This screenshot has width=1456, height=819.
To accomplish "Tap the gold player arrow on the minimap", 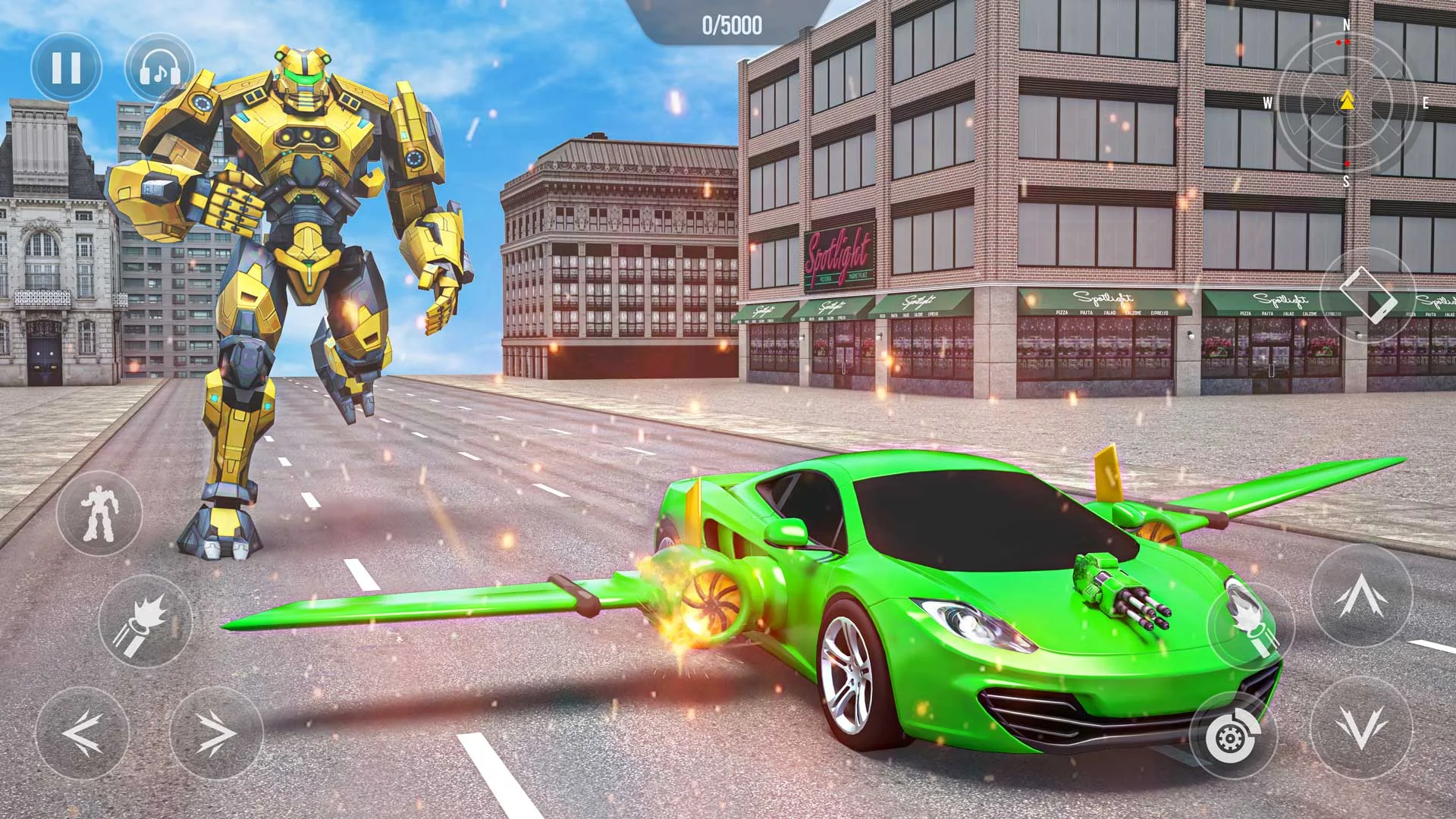I will click(1347, 101).
